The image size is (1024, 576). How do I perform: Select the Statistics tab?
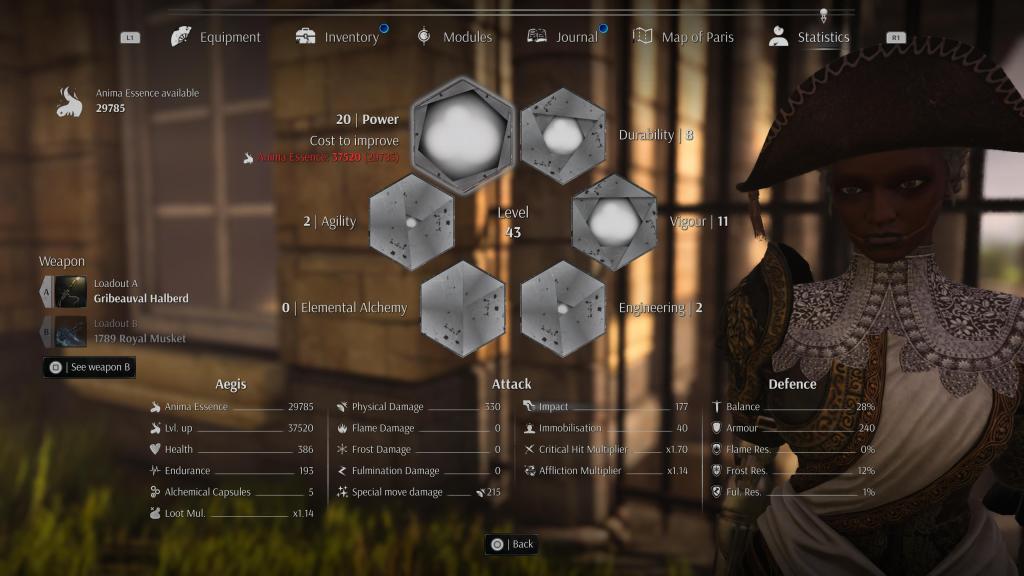click(x=809, y=37)
